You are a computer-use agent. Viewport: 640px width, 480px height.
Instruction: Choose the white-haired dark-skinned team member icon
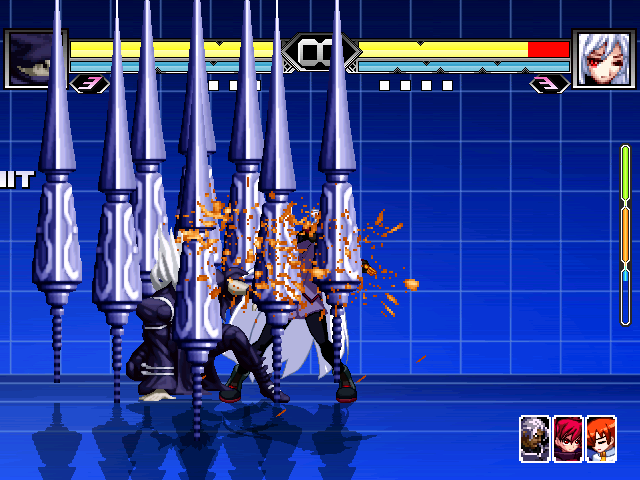(x=535, y=438)
